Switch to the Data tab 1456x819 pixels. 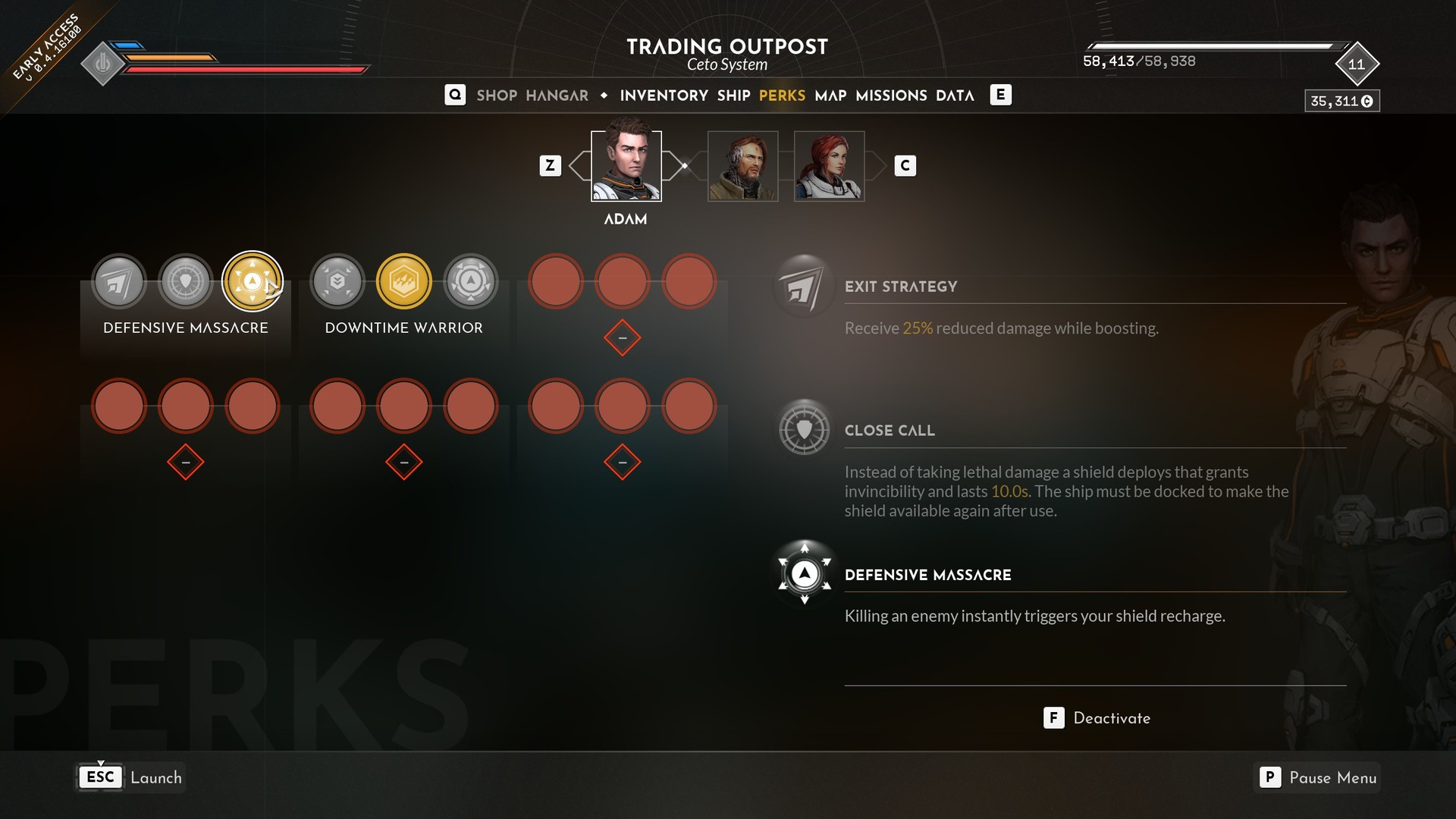pos(955,96)
